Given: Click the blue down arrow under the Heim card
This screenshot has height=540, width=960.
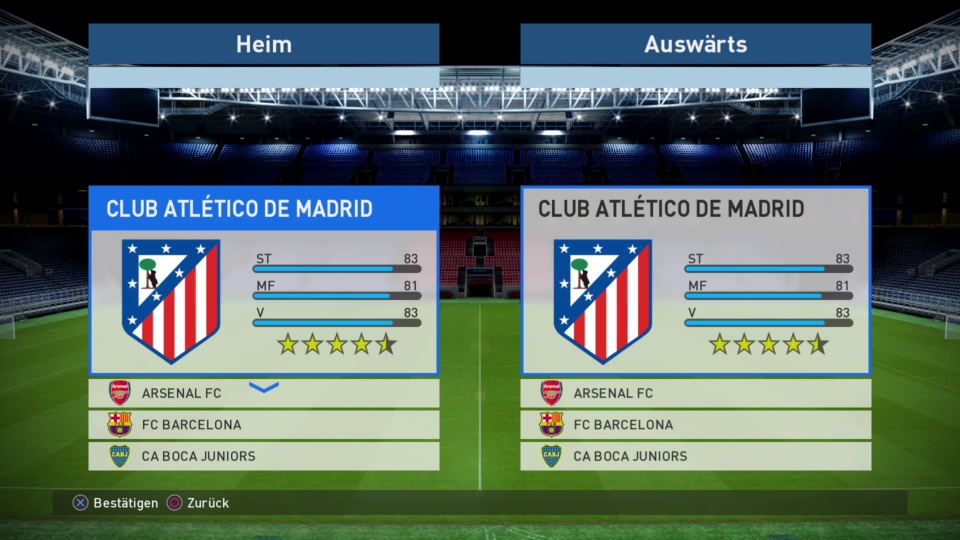Looking at the screenshot, I should (264, 387).
